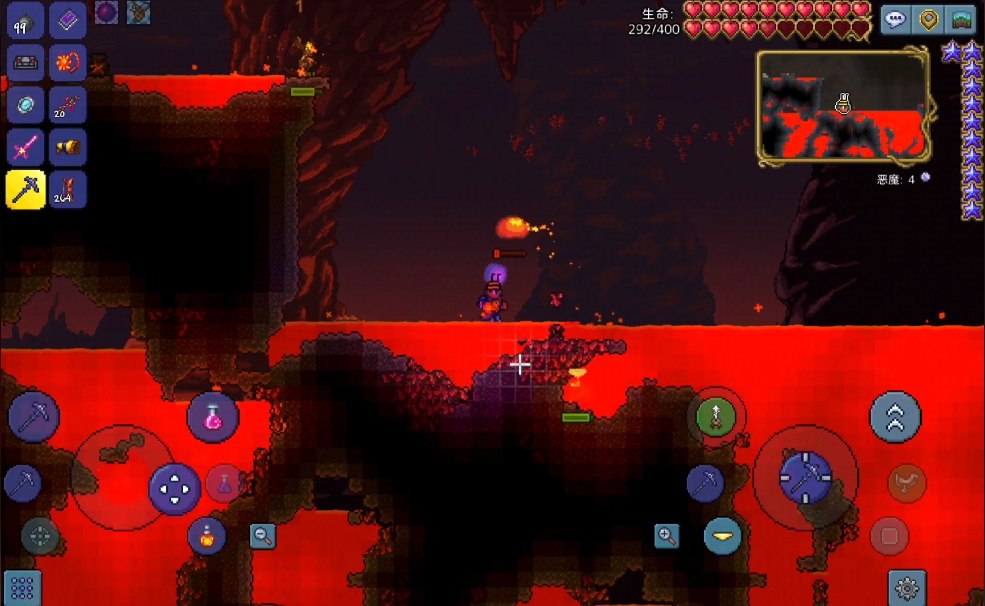This screenshot has height=606, width=985.
Task: Click the minimap showing the lava cavern
Action: (845, 108)
